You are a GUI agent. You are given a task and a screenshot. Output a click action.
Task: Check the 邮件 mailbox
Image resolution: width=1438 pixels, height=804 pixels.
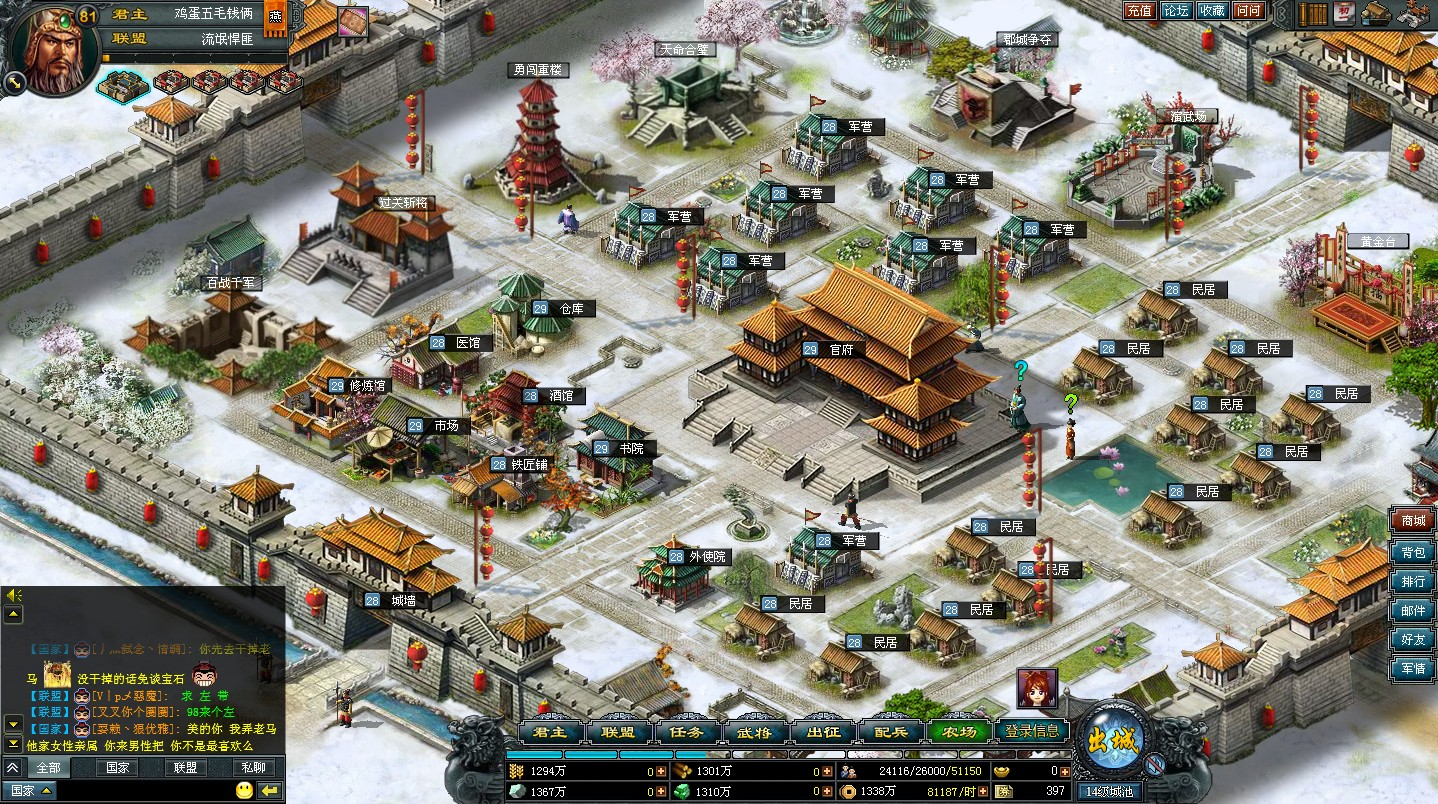click(x=1413, y=610)
